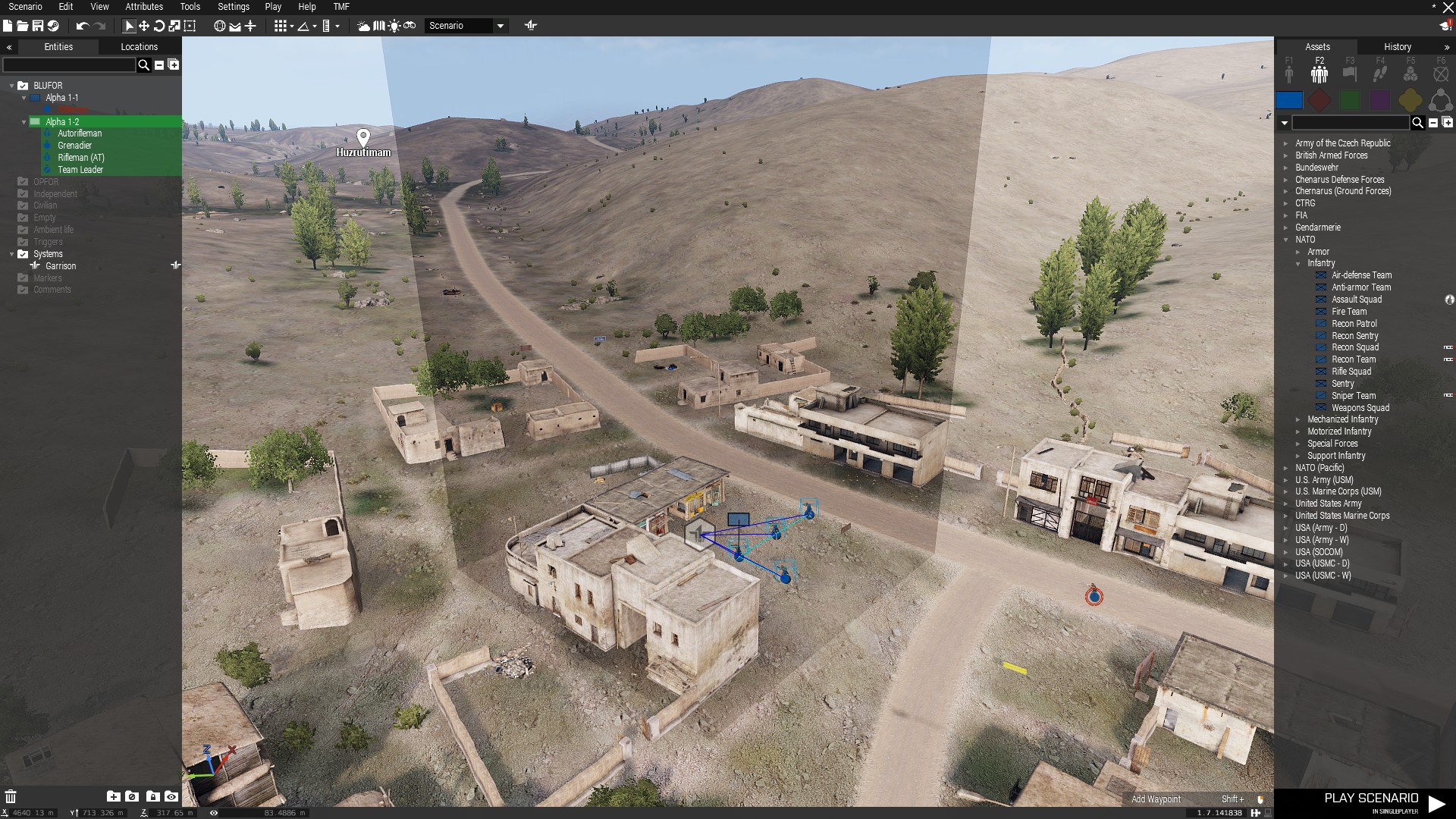Viewport: 1456px width, 819px height.
Task: Click the undo arrow in toolbar
Action: click(82, 26)
